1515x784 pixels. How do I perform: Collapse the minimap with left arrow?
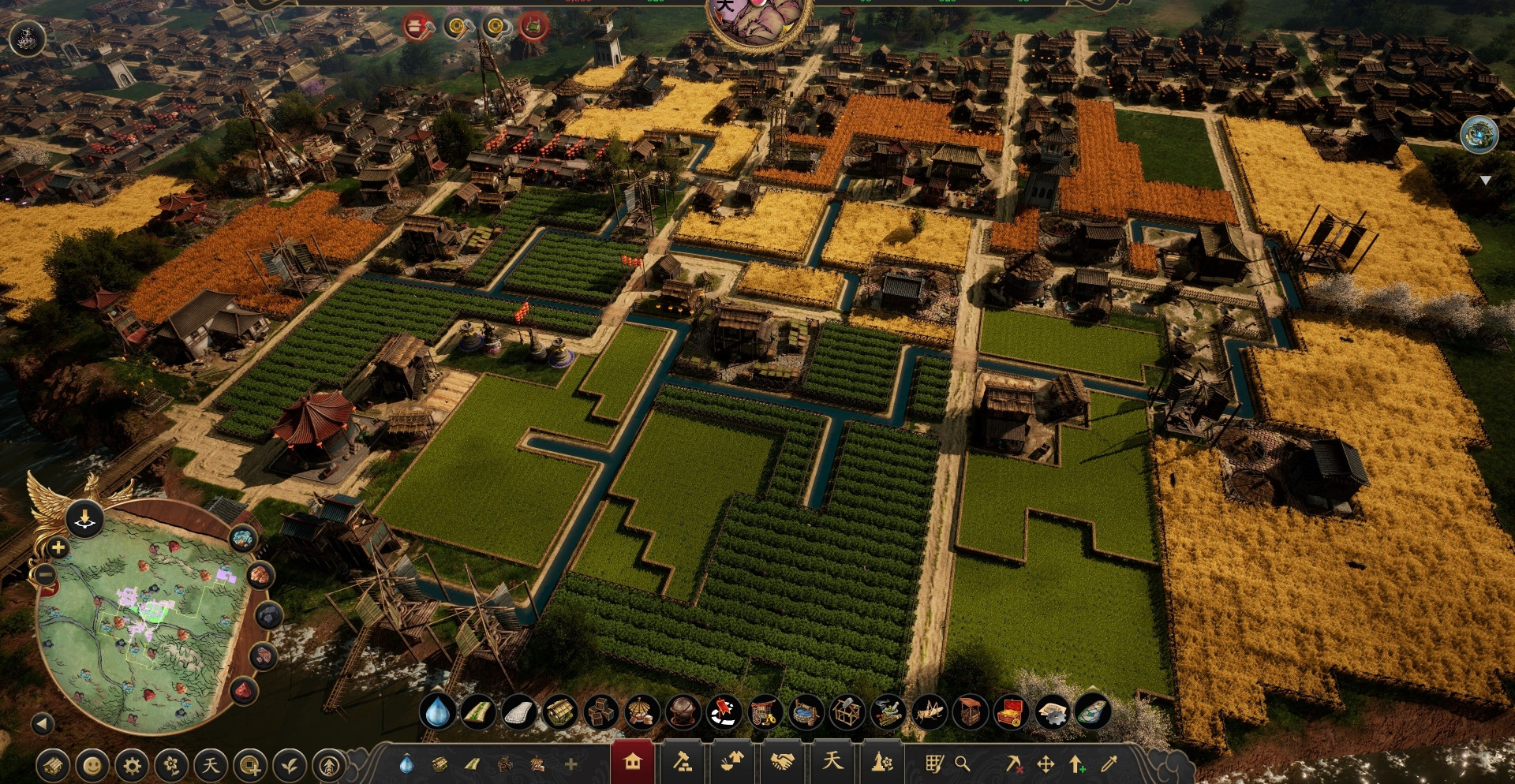point(43,723)
